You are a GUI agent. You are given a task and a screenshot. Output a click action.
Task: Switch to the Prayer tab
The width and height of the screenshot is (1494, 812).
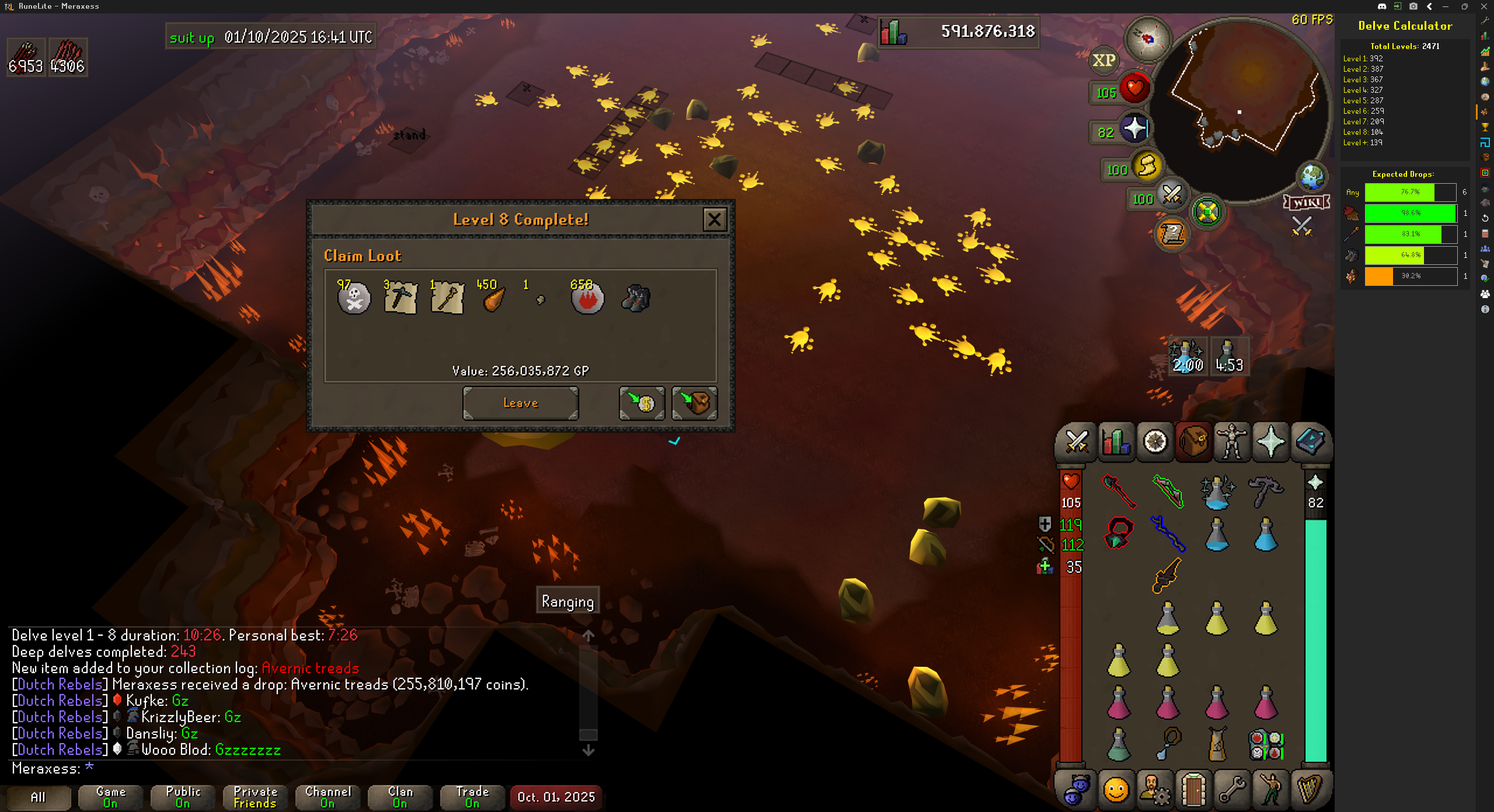pos(1270,442)
